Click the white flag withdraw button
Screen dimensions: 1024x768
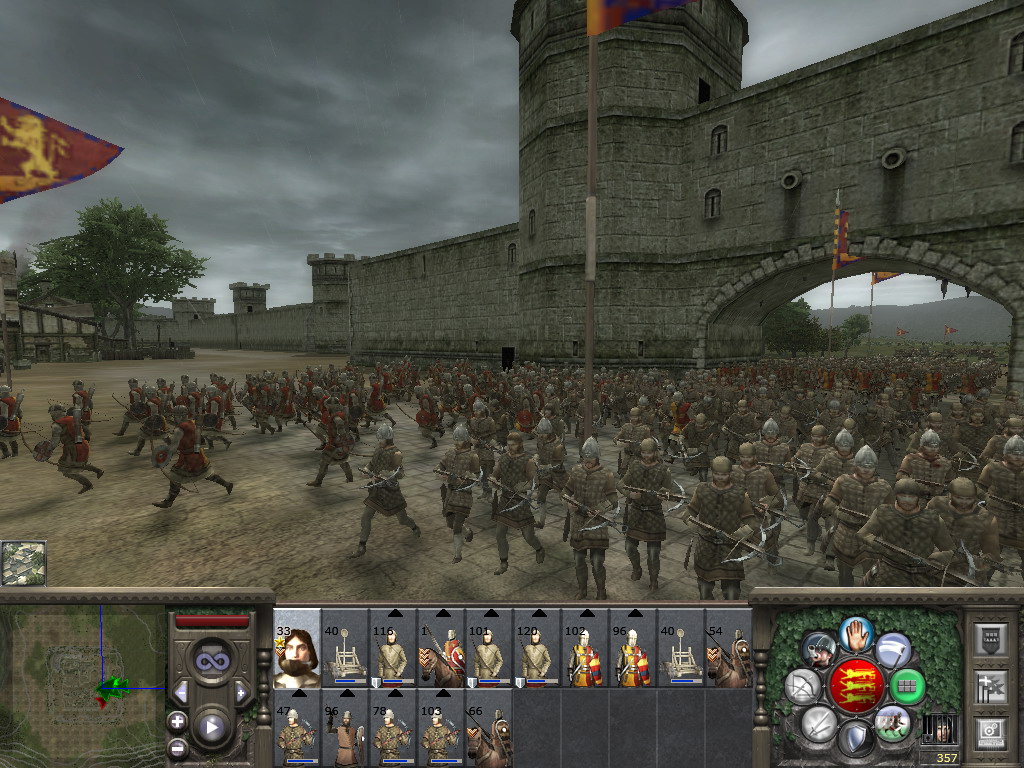point(893,650)
